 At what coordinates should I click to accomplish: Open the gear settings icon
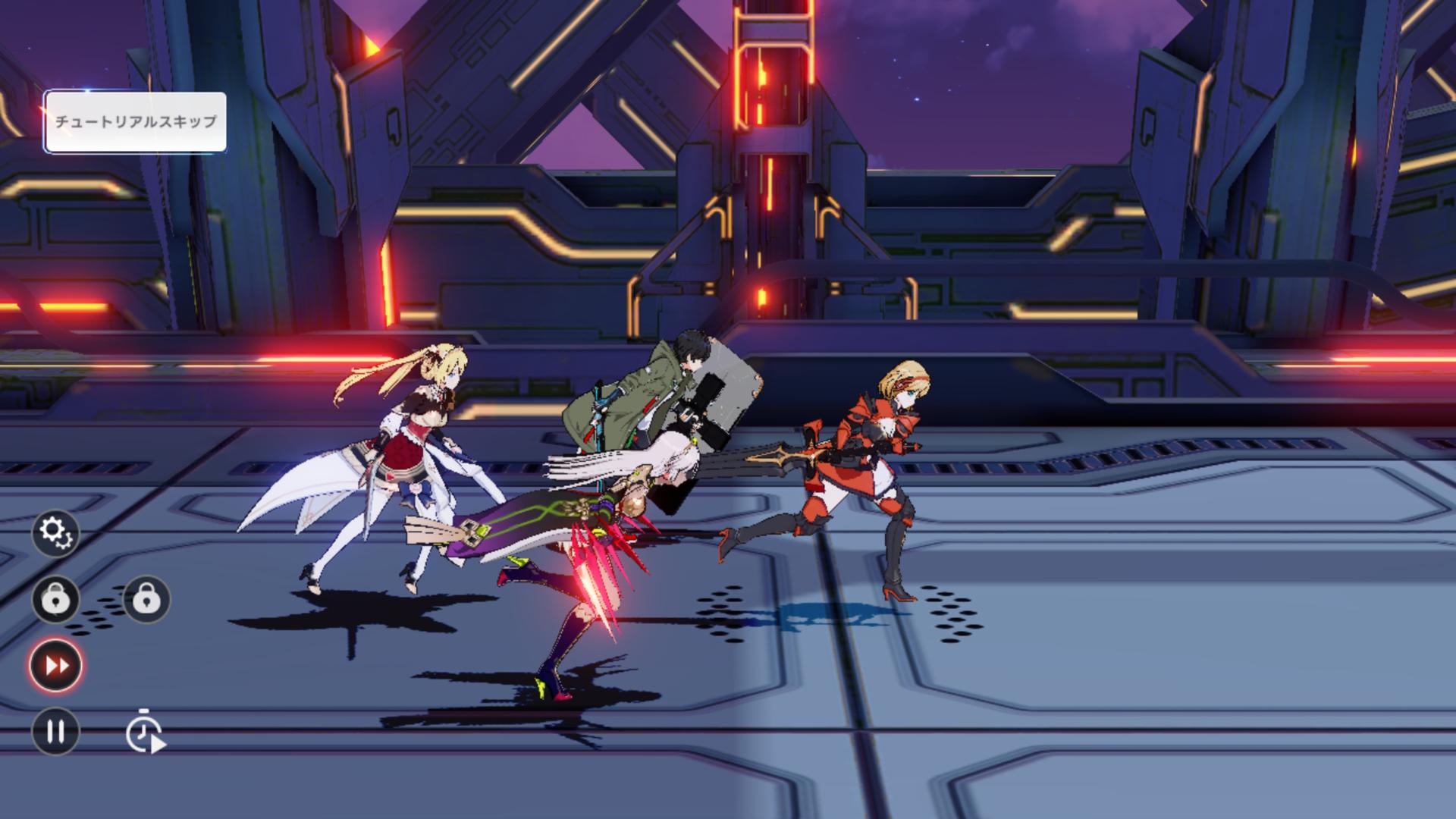pos(55,533)
